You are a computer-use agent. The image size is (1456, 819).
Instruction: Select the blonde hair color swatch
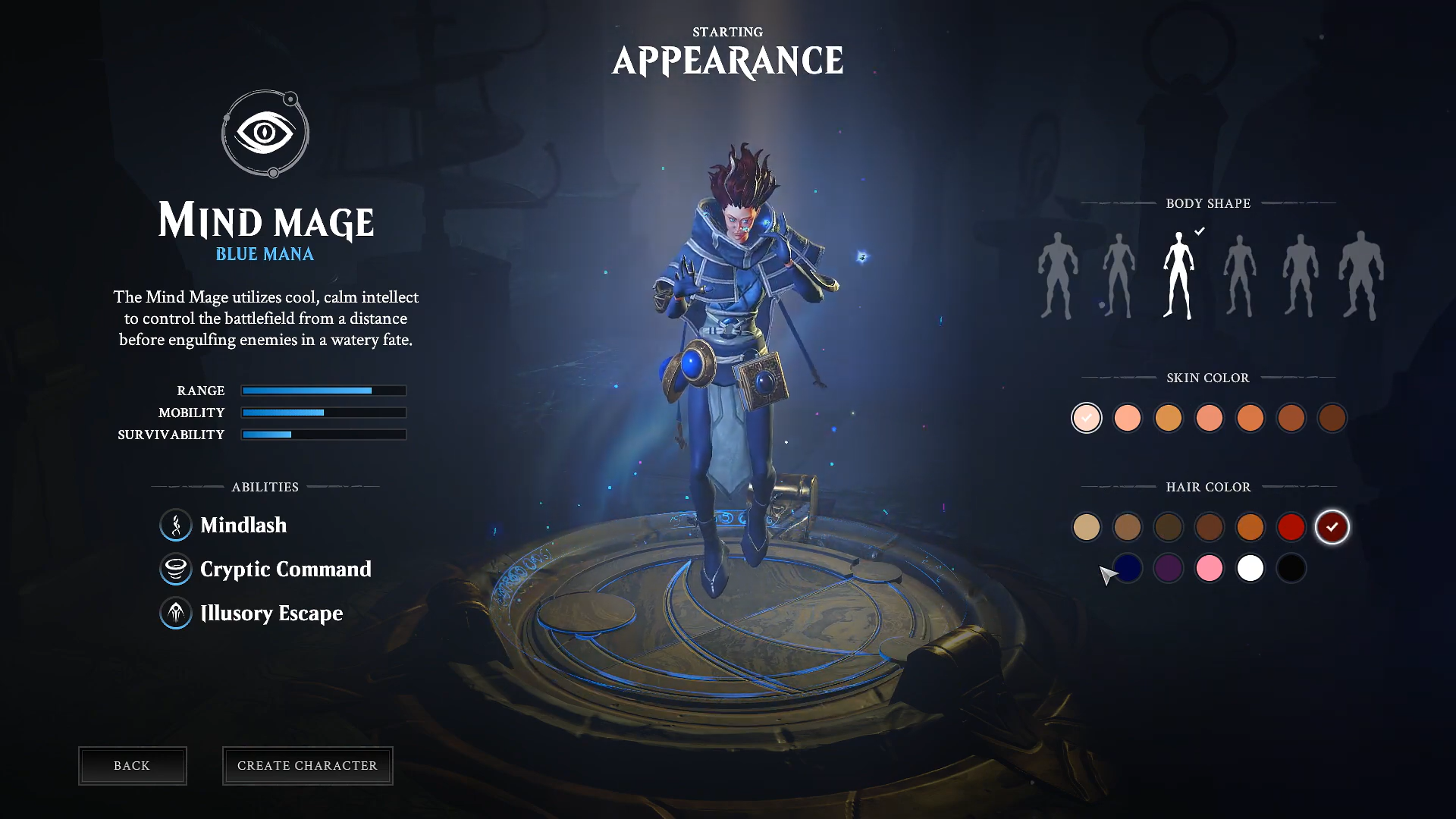click(x=1087, y=527)
